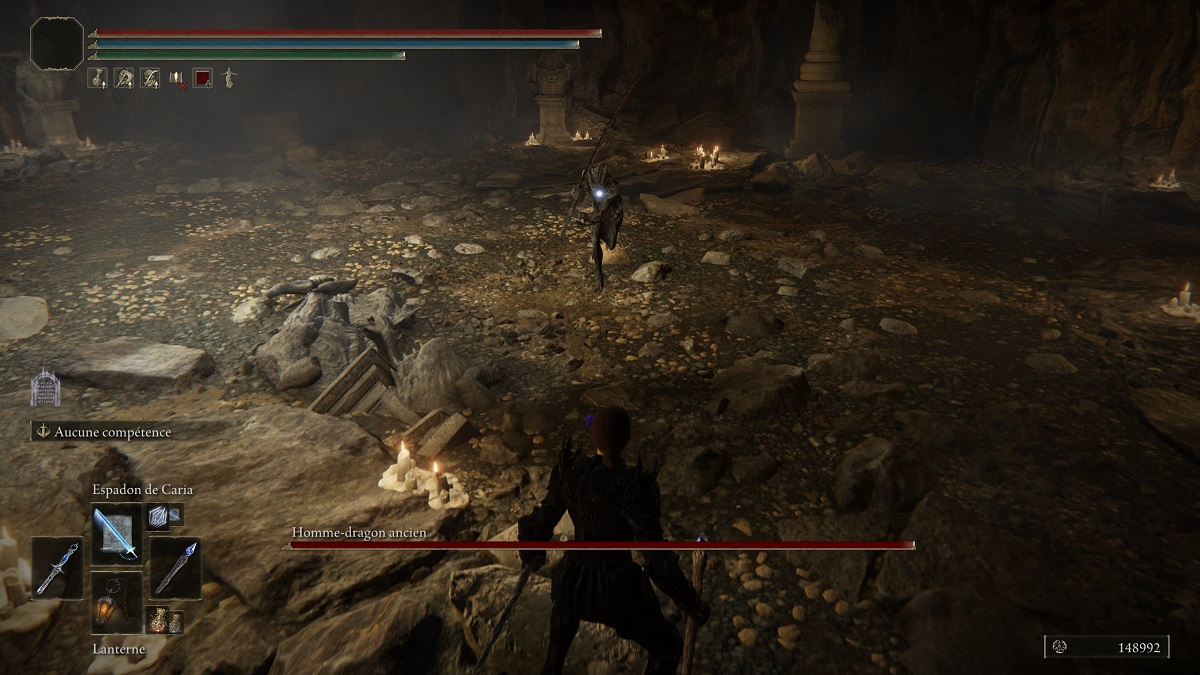The width and height of the screenshot is (1200, 675).
Task: Inspect the statue figure status icon
Action: coord(228,77)
